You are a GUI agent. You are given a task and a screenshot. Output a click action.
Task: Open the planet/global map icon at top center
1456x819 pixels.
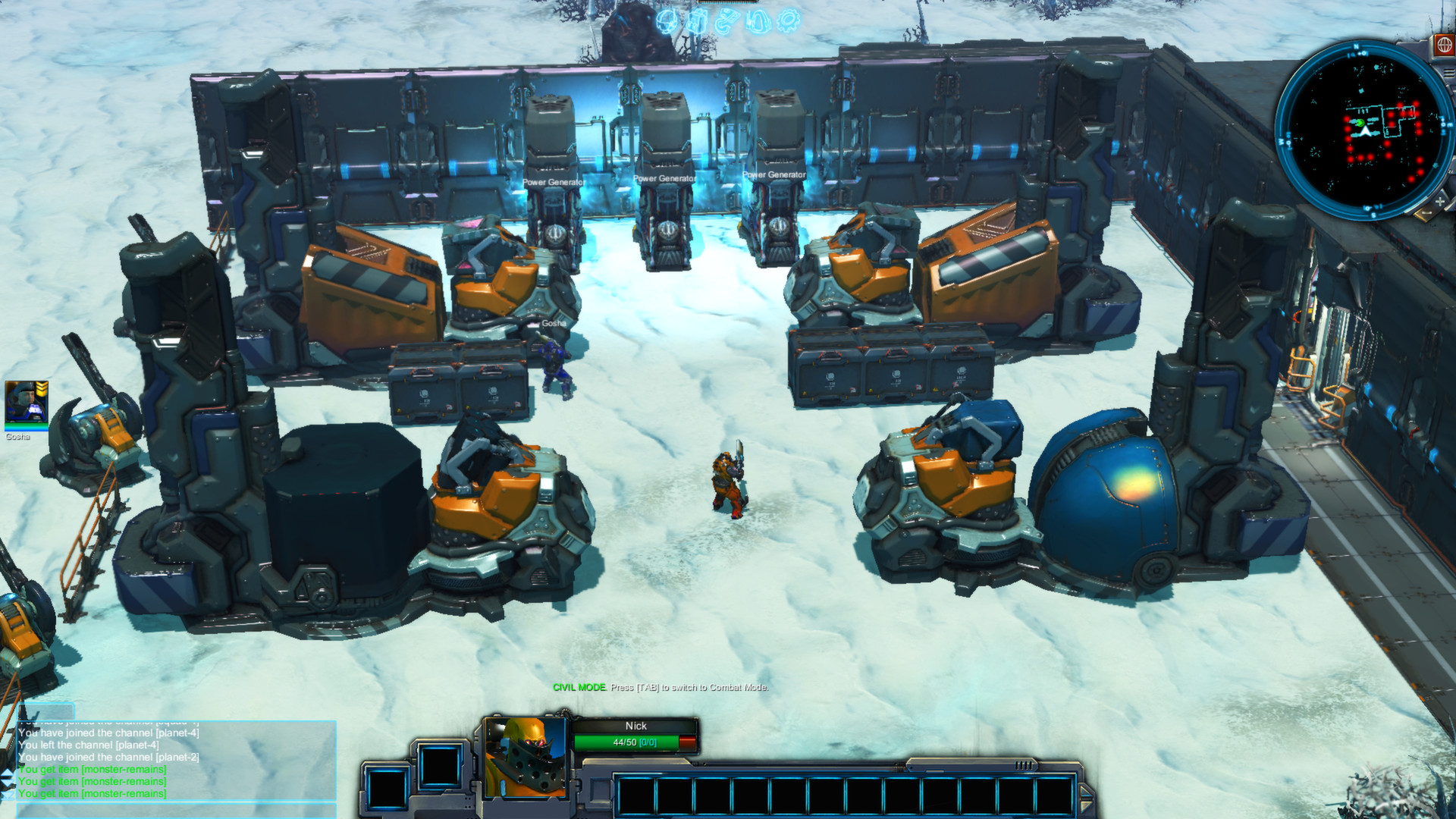click(x=667, y=20)
